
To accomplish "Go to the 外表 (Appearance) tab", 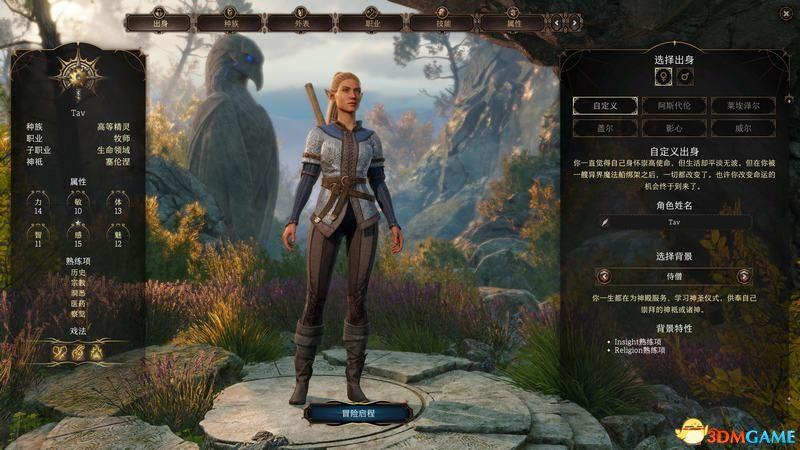I will point(300,22).
